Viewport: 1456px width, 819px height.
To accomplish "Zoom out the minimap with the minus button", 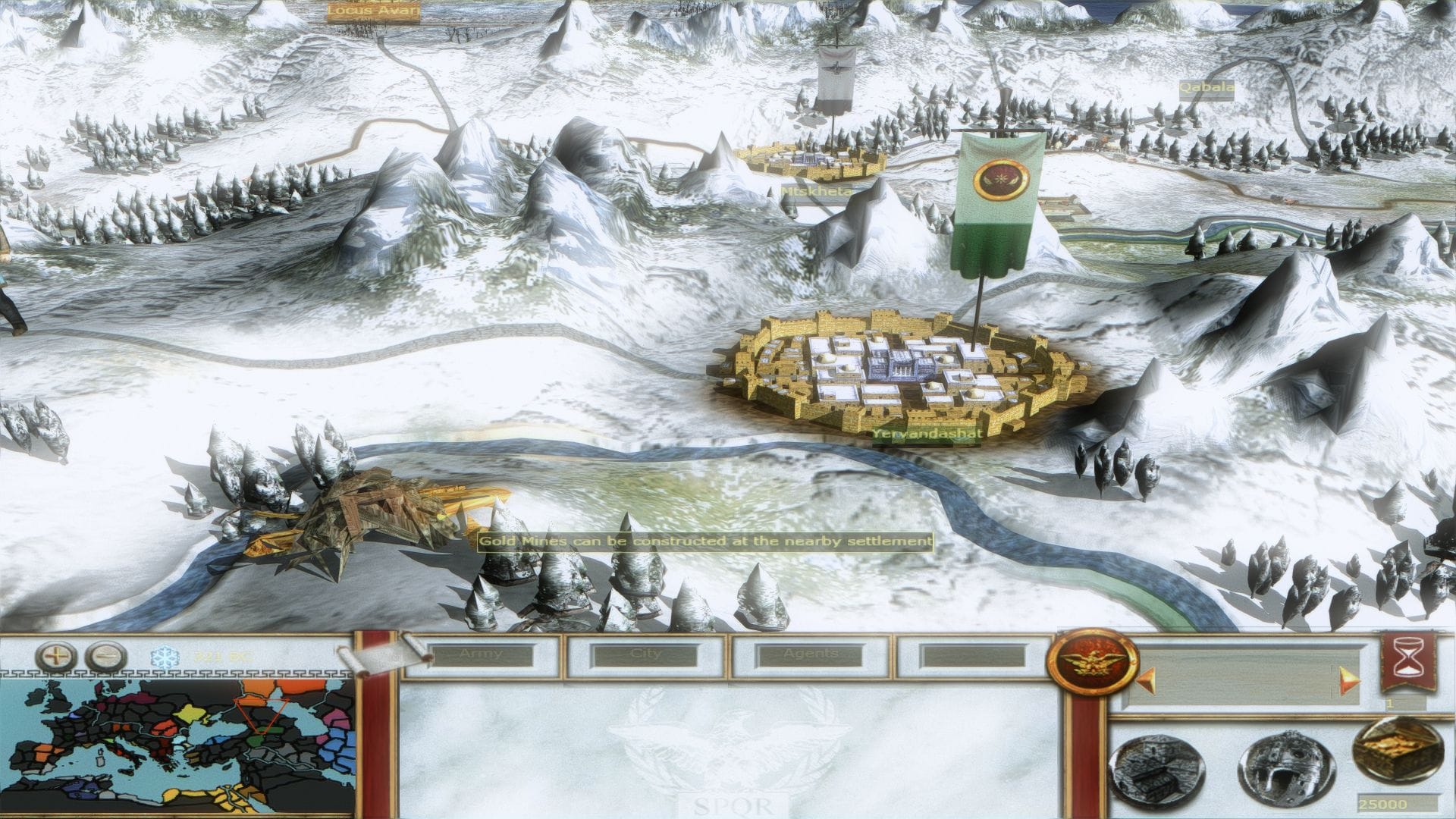I will (x=105, y=657).
